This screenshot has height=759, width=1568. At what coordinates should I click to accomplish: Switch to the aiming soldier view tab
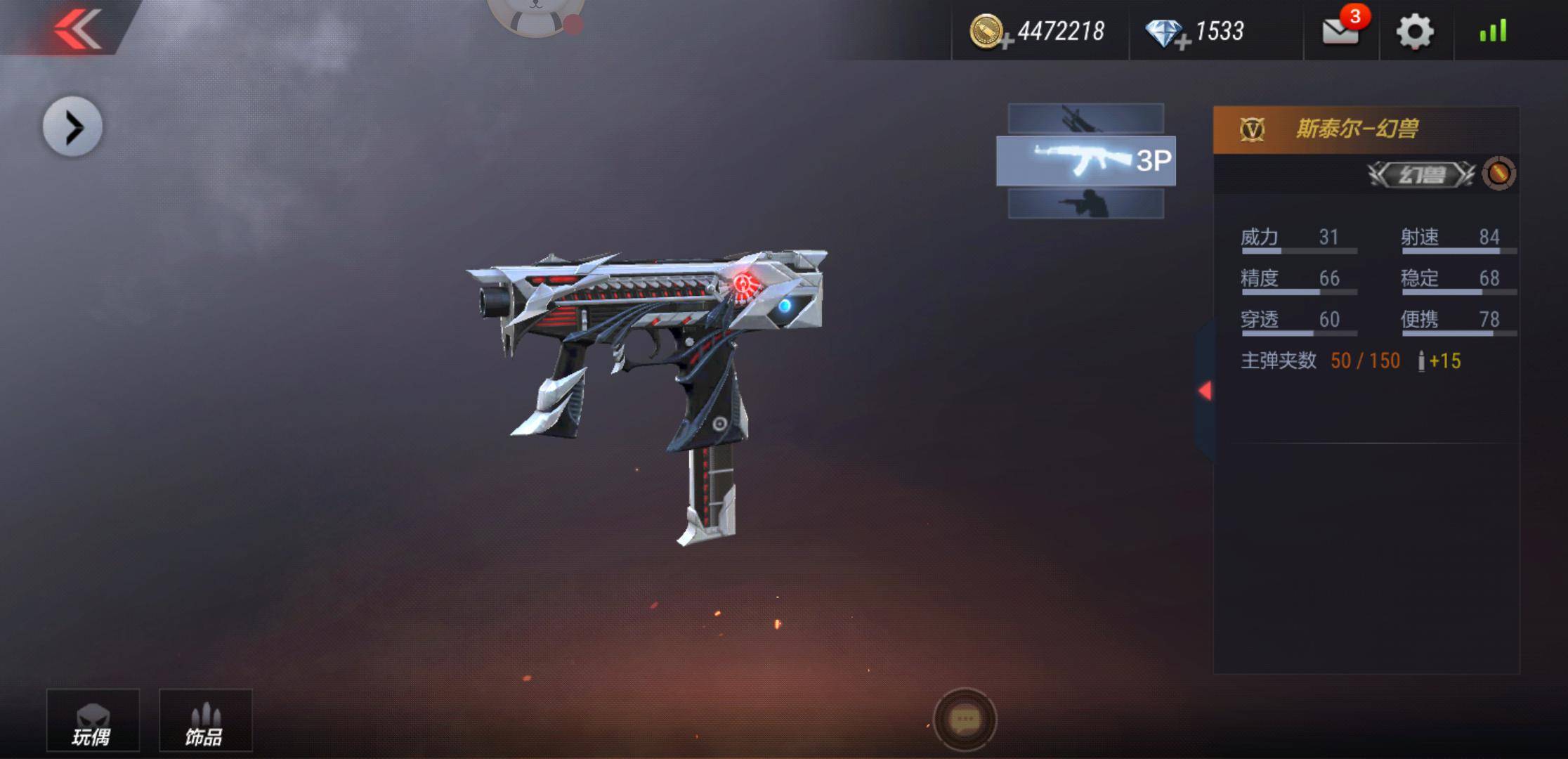(x=1085, y=204)
